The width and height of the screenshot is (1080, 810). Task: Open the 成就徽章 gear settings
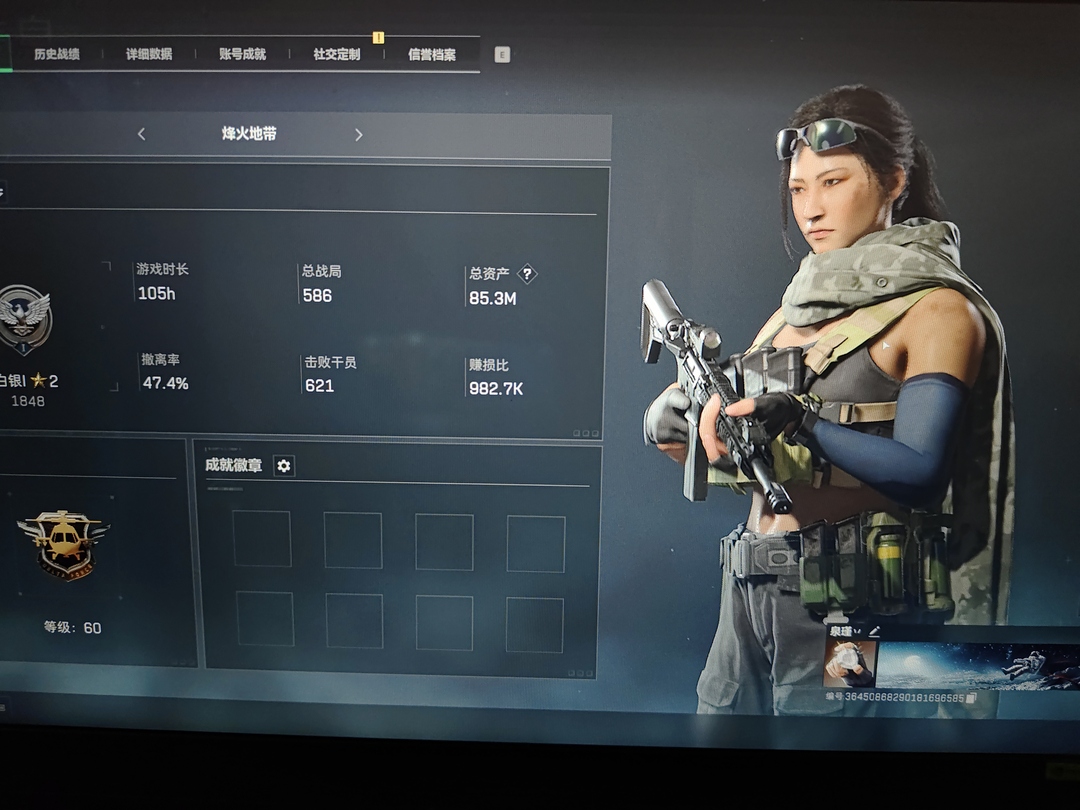284,466
